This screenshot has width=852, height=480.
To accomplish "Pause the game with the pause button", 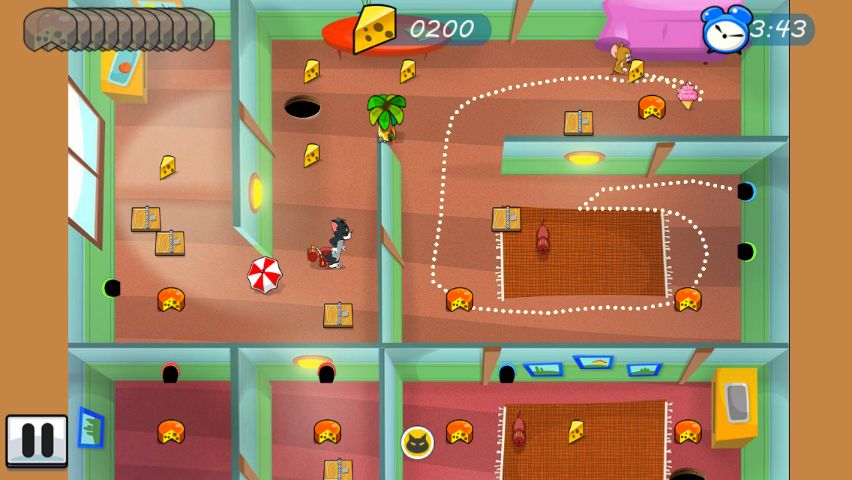I will (x=37, y=441).
